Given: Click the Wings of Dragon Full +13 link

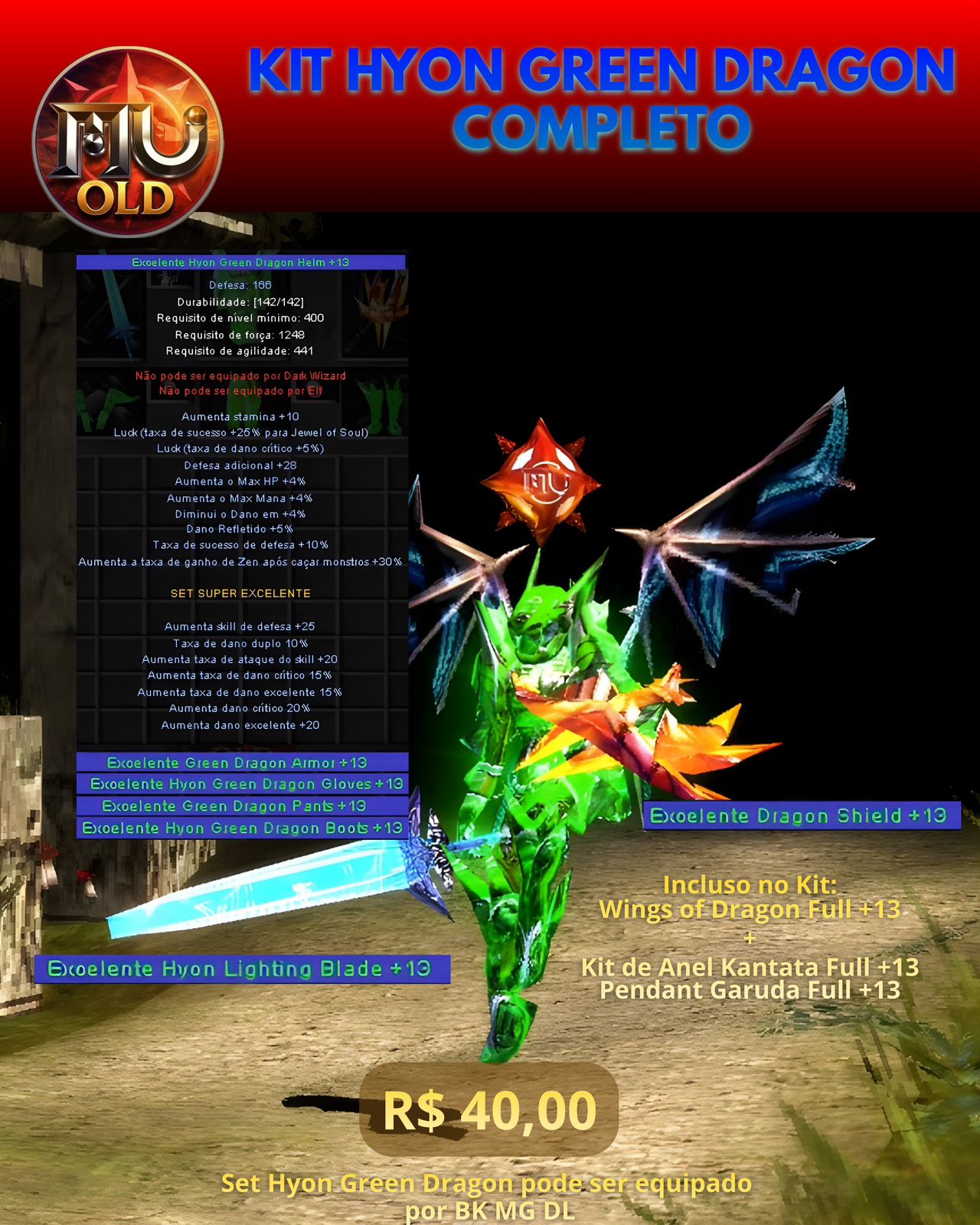Looking at the screenshot, I should click(x=753, y=910).
